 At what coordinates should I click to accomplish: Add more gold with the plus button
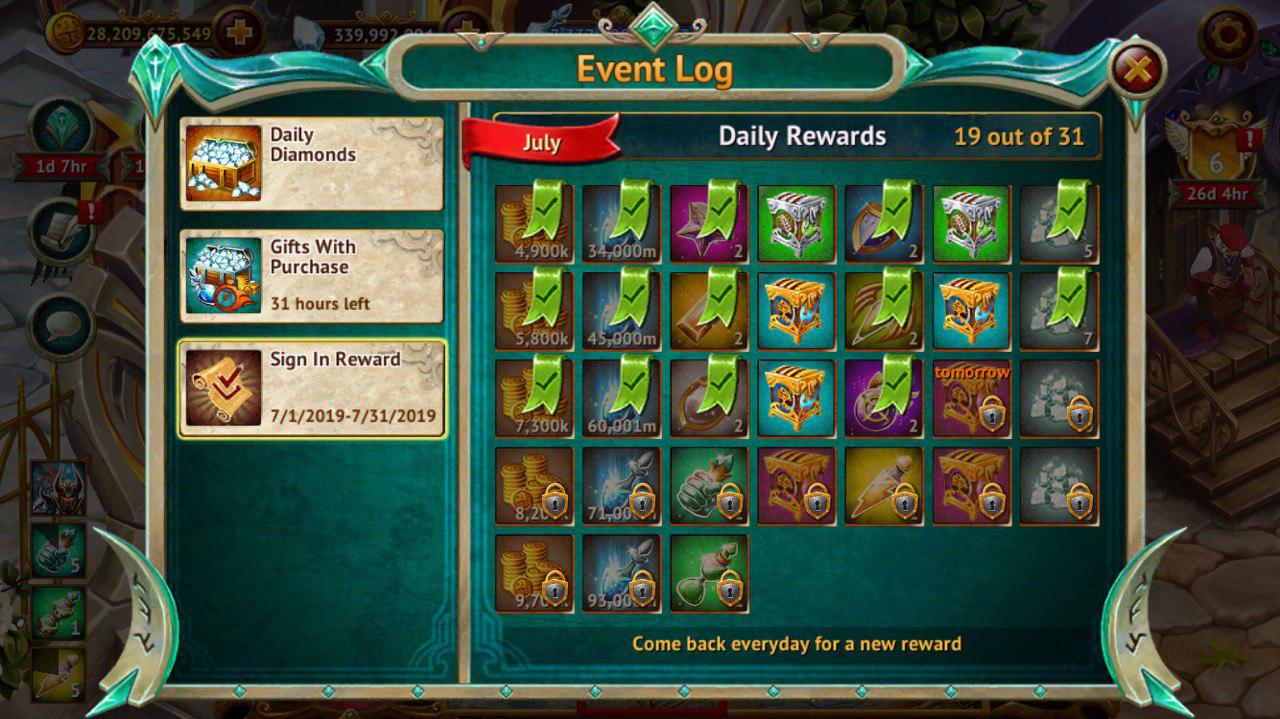click(239, 34)
